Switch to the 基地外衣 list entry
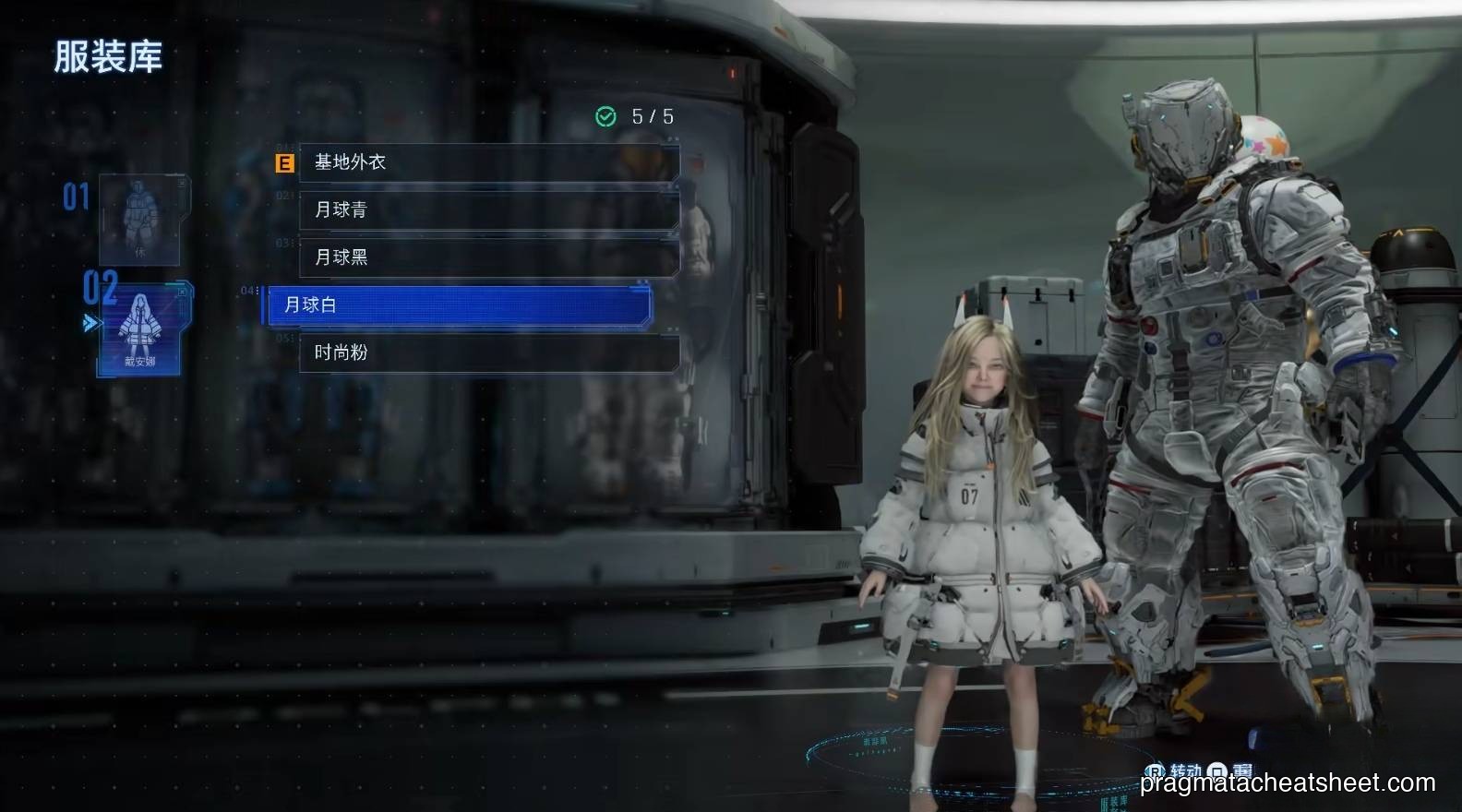Viewport: 1462px width, 812px height. [488, 162]
